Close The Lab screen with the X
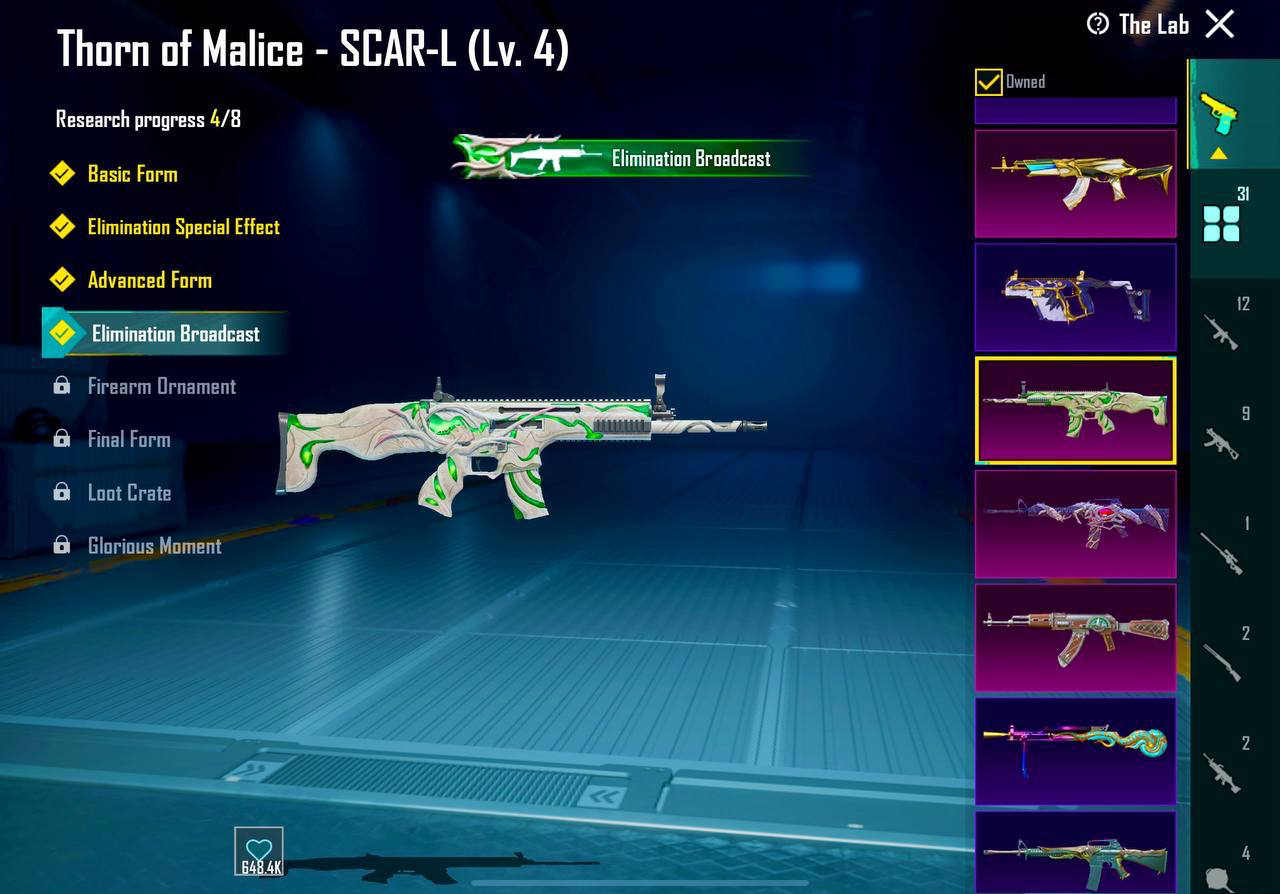 pos(1220,24)
